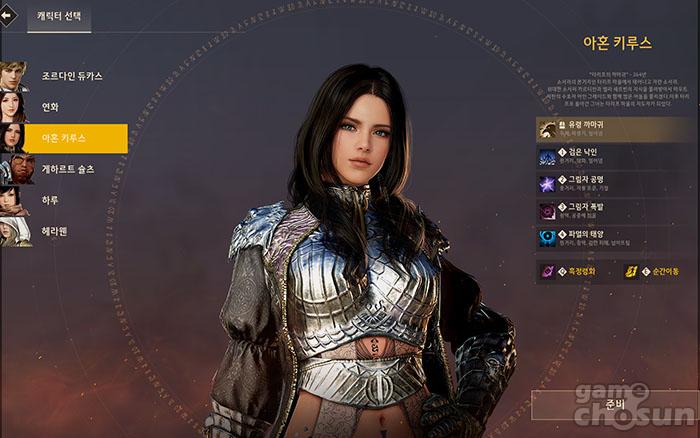Go back with the arrow button
Image resolution: width=700 pixels, height=438 pixels.
7,16
